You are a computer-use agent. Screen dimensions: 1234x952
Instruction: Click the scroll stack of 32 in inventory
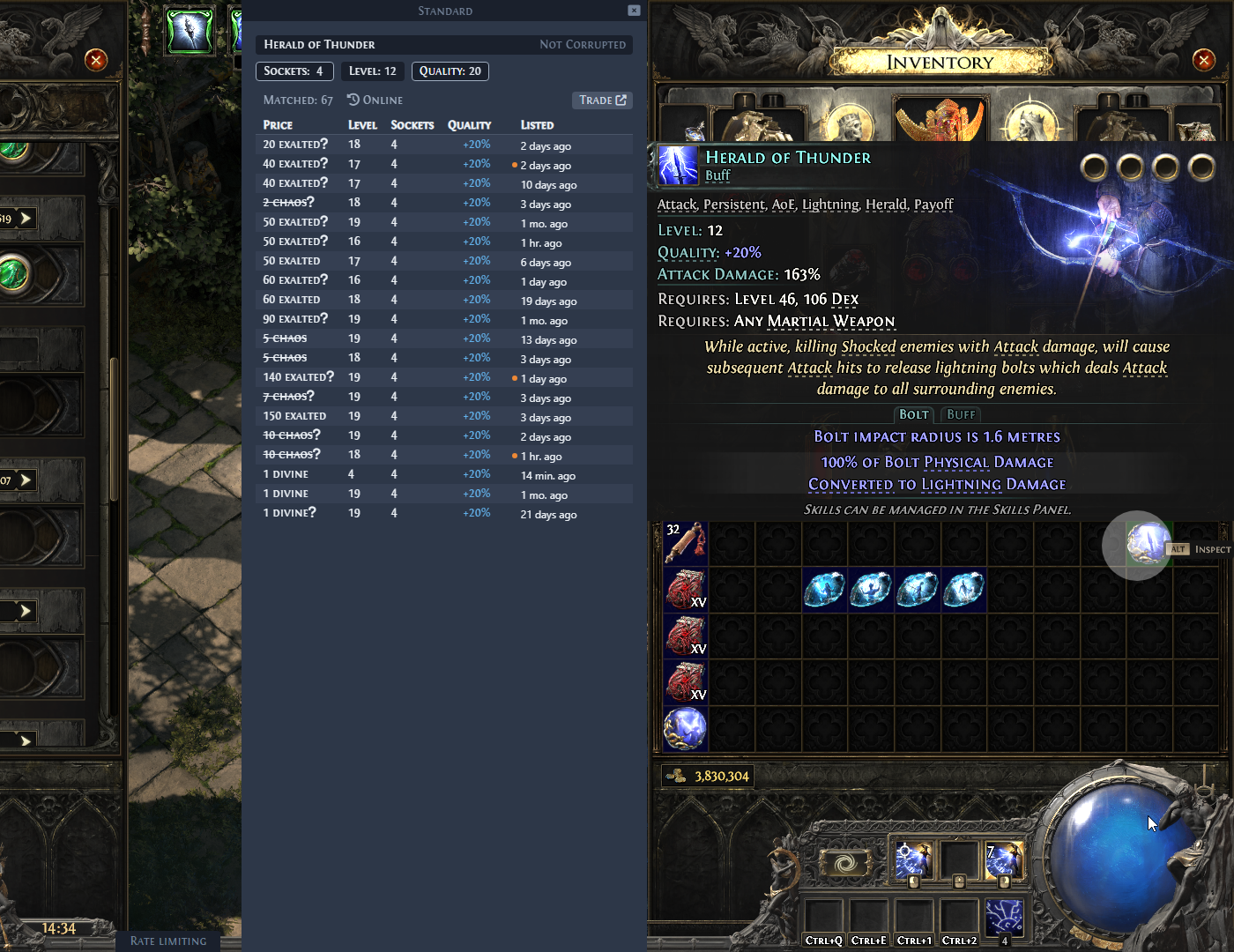686,542
